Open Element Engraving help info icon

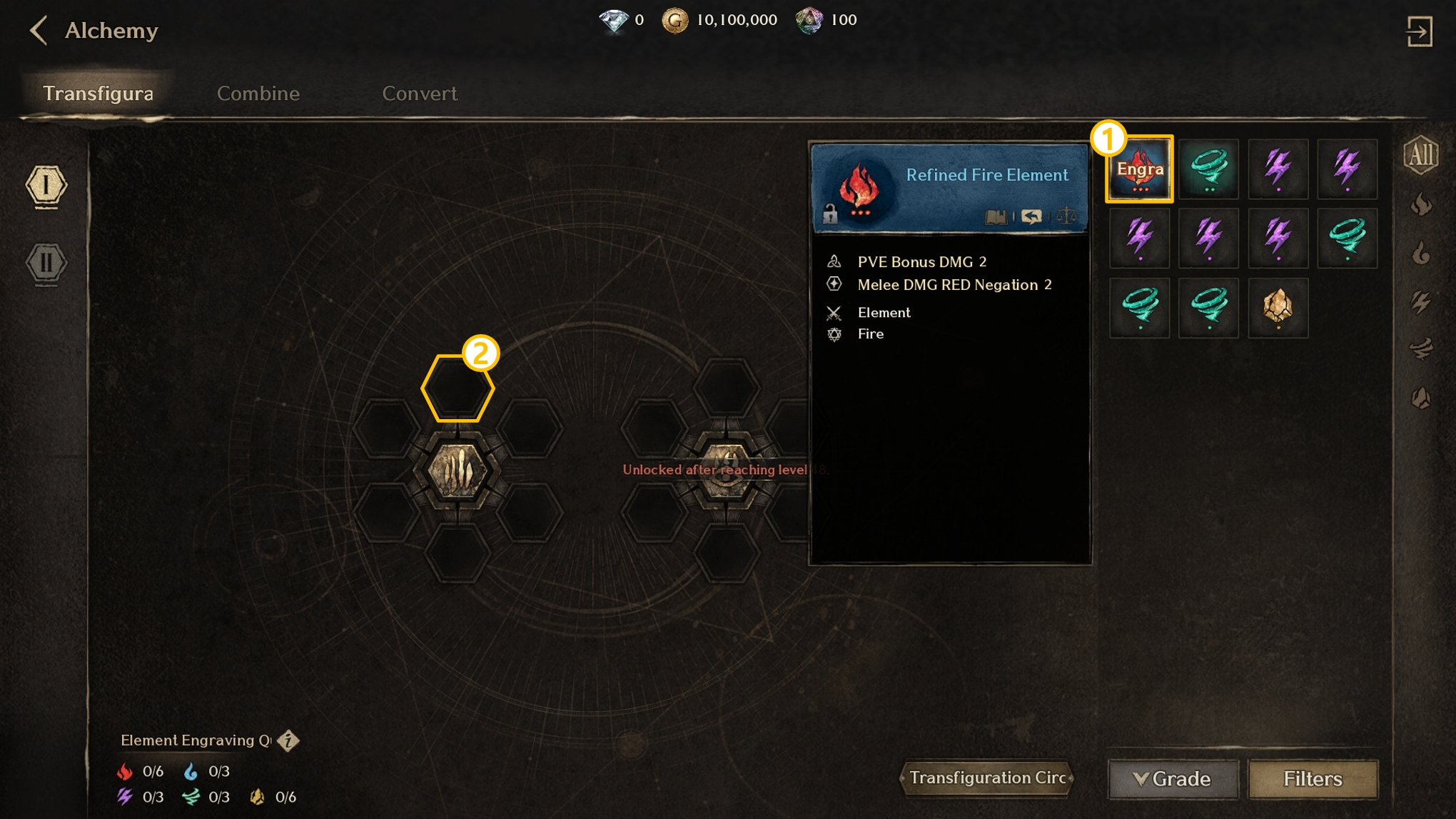[x=288, y=740]
